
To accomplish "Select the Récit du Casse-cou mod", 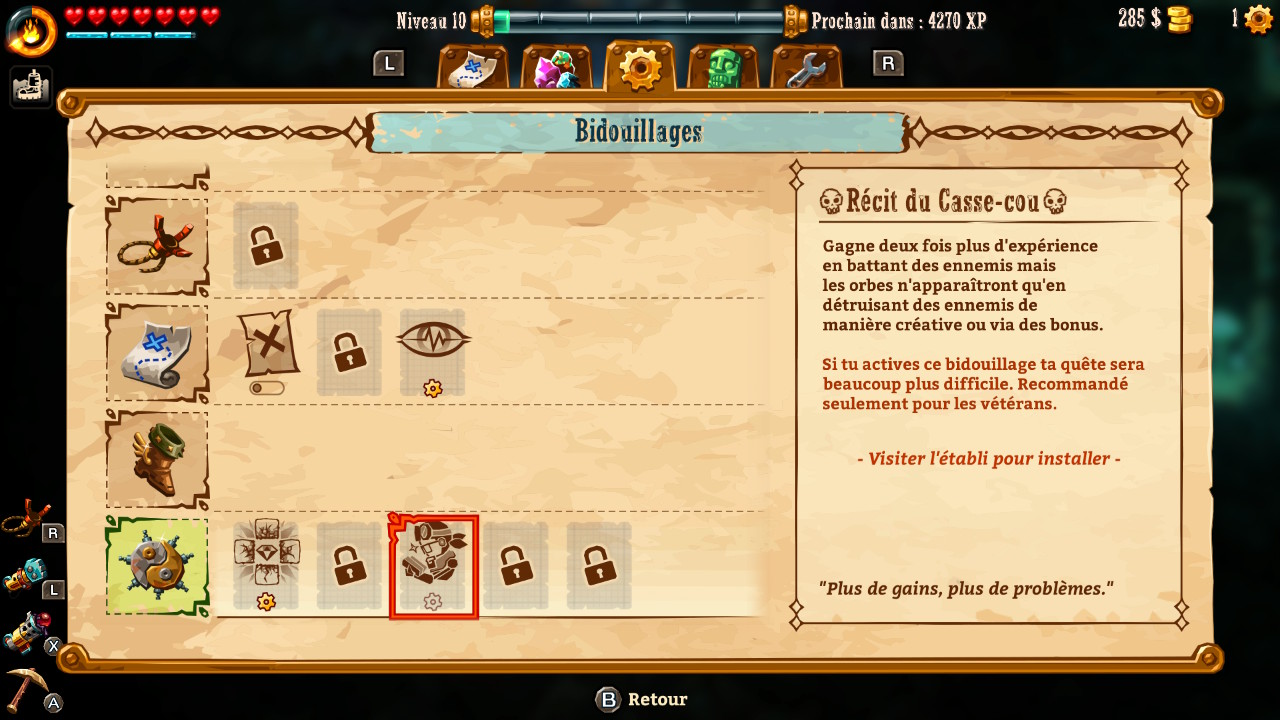I will [433, 566].
